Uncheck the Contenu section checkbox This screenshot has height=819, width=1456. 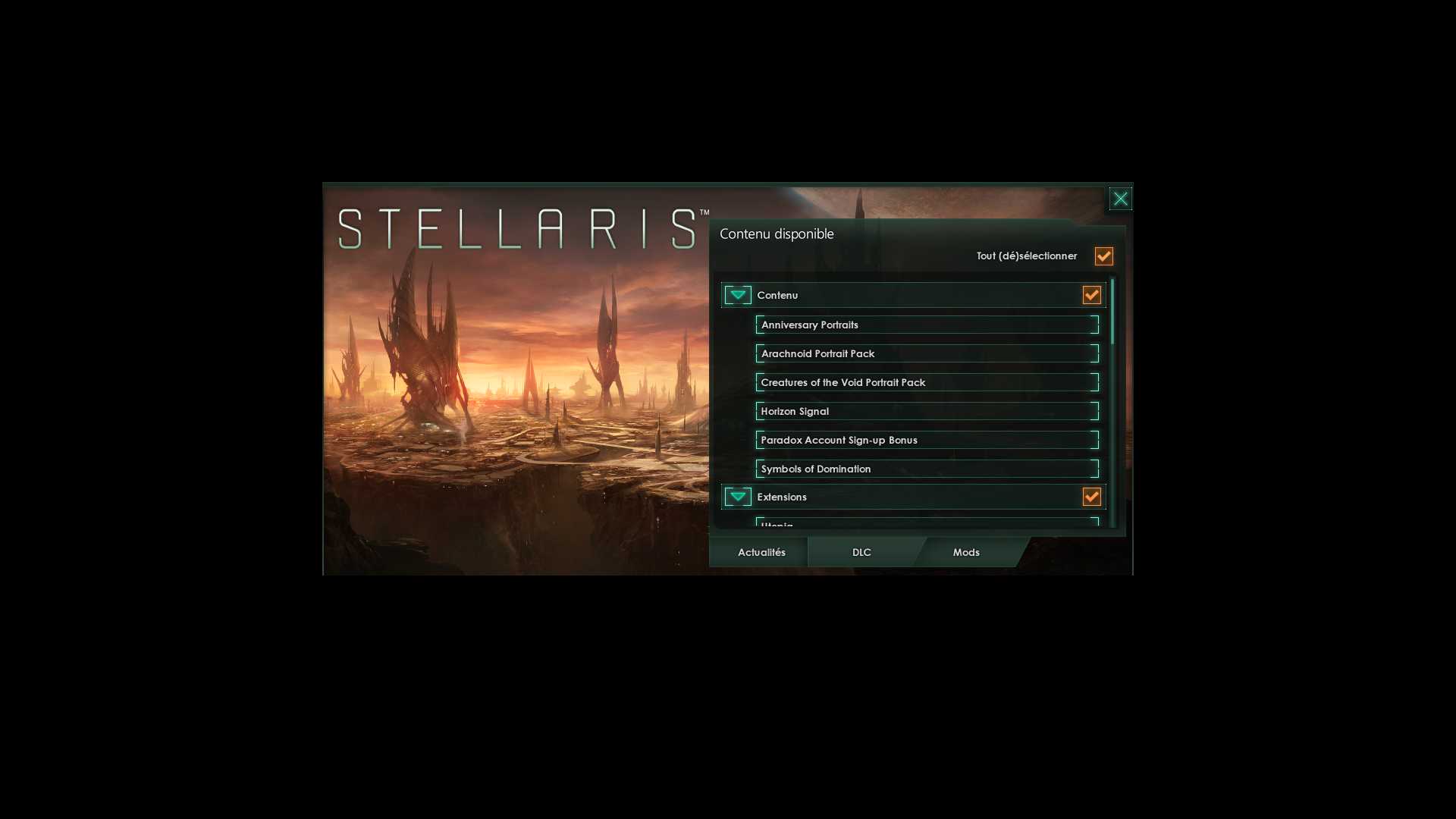(1091, 295)
